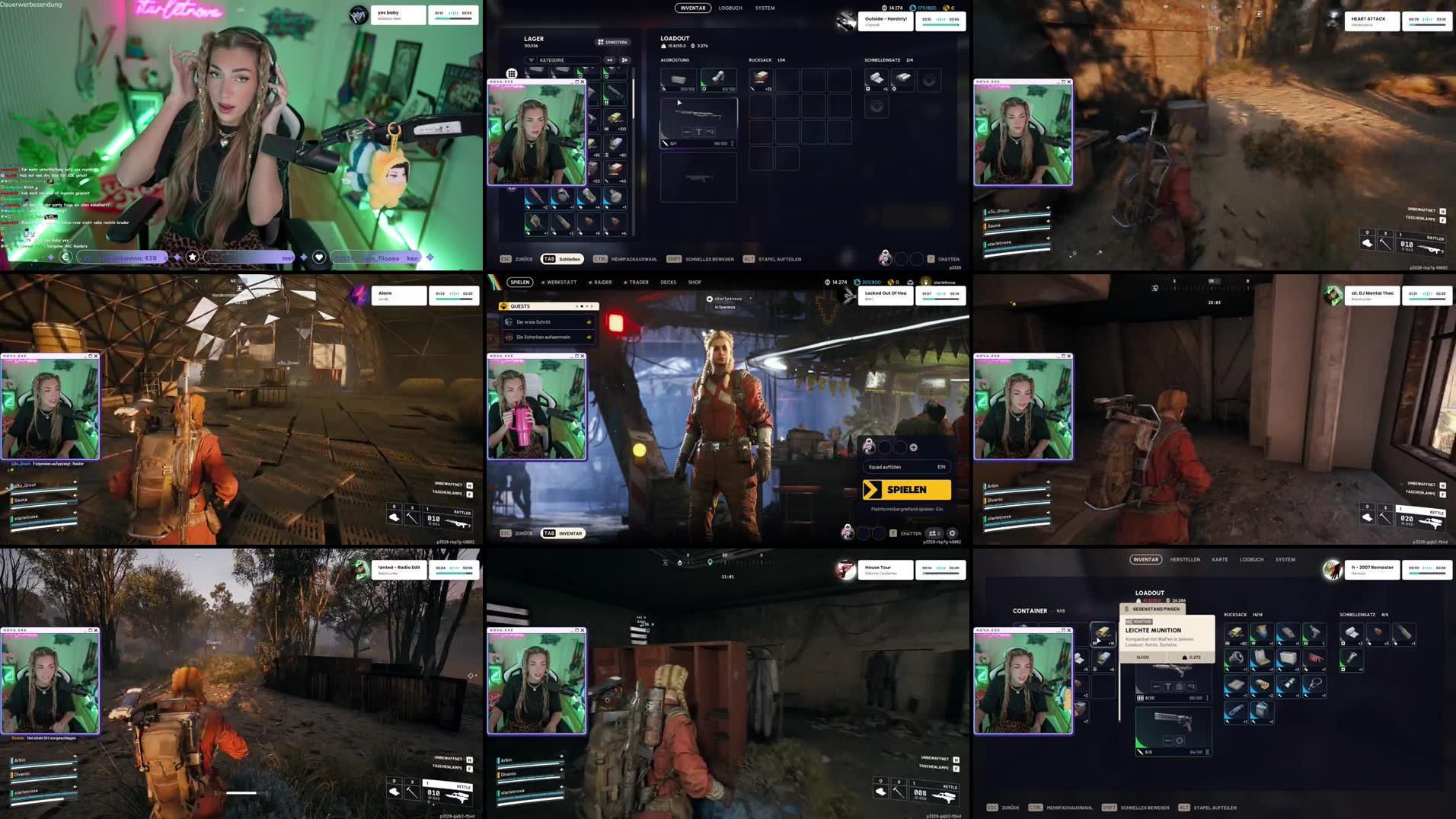Open the WERKSTATT menu item
This screenshot has height=819, width=1456.
coord(561,282)
